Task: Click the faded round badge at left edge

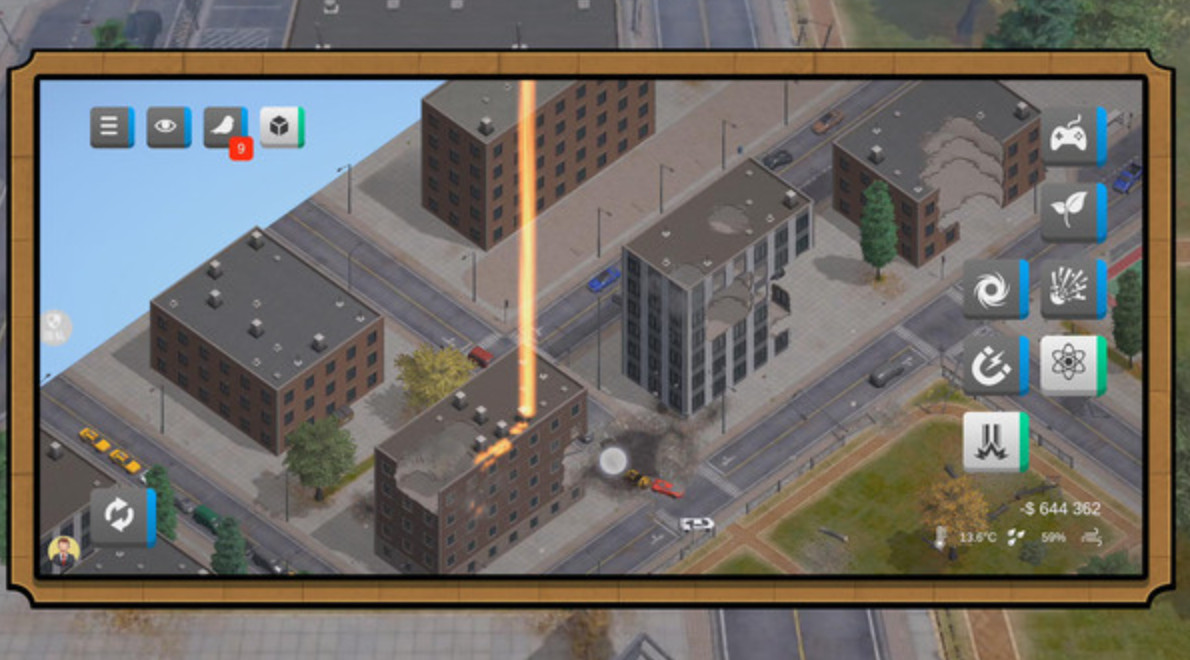Action: click(56, 327)
